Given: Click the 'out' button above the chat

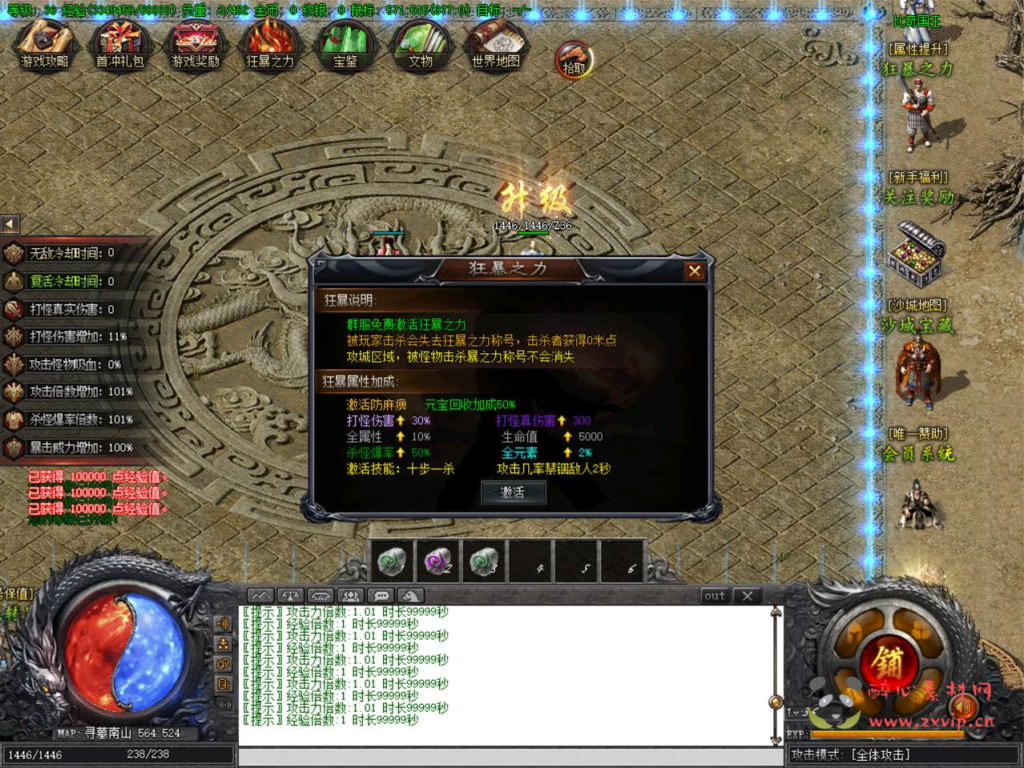Looking at the screenshot, I should click(714, 596).
